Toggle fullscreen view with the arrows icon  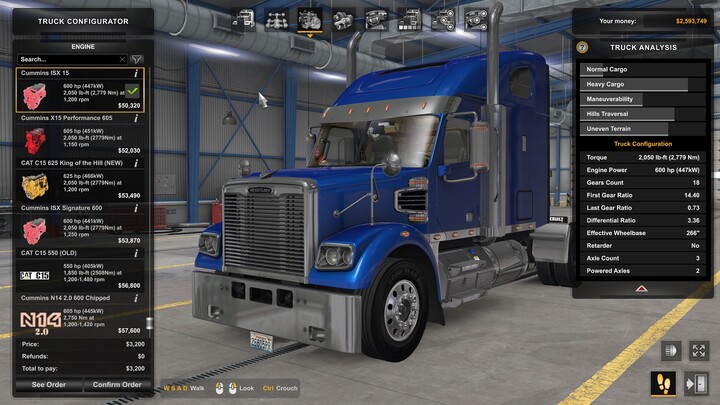(698, 351)
